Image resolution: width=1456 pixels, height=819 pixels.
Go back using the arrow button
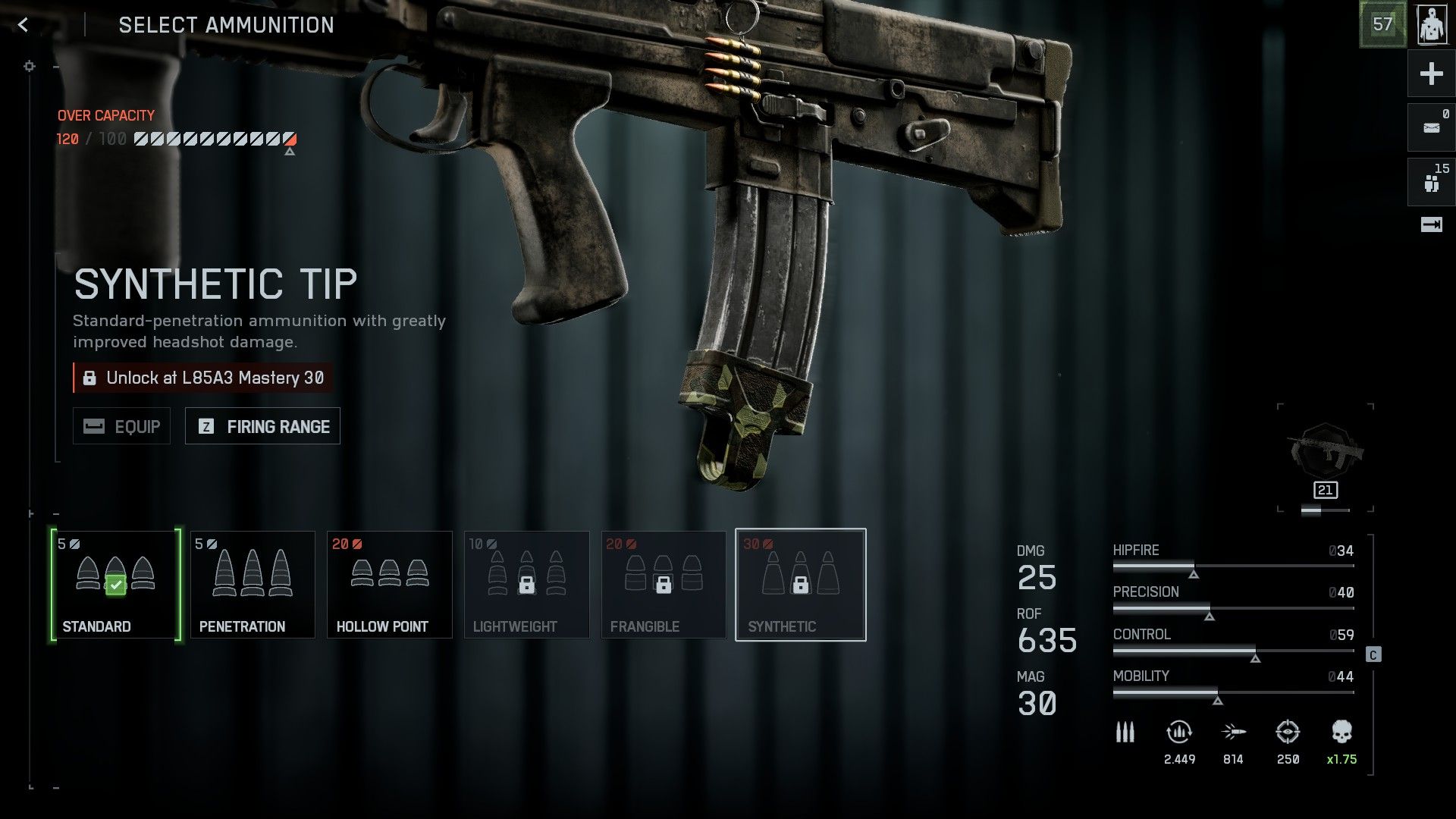(24, 25)
